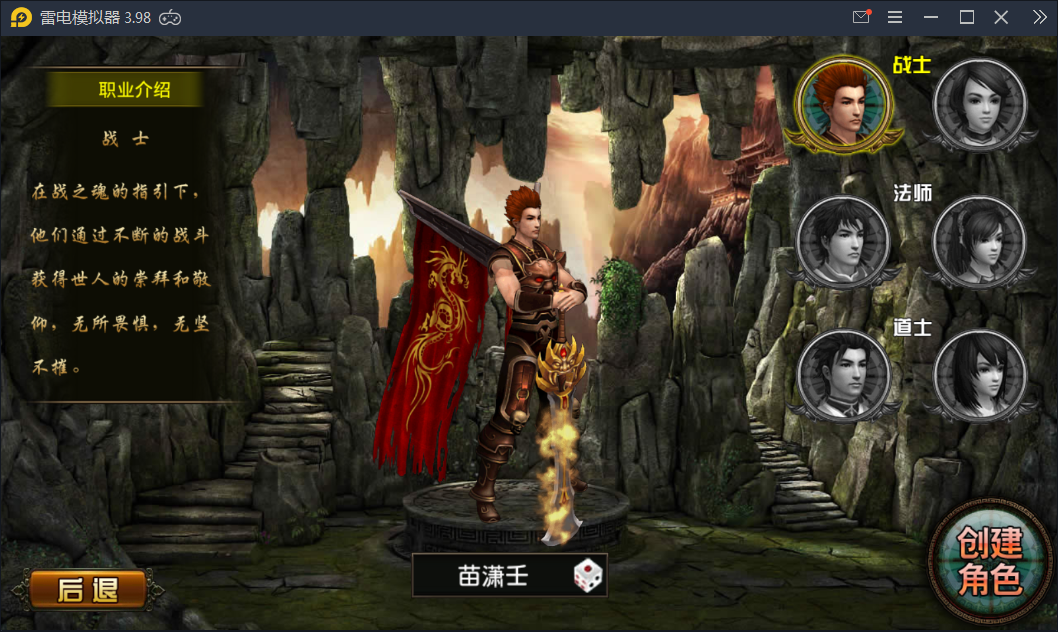Open the emulator hamburger menu
The height and width of the screenshot is (632, 1058).
tap(895, 17)
